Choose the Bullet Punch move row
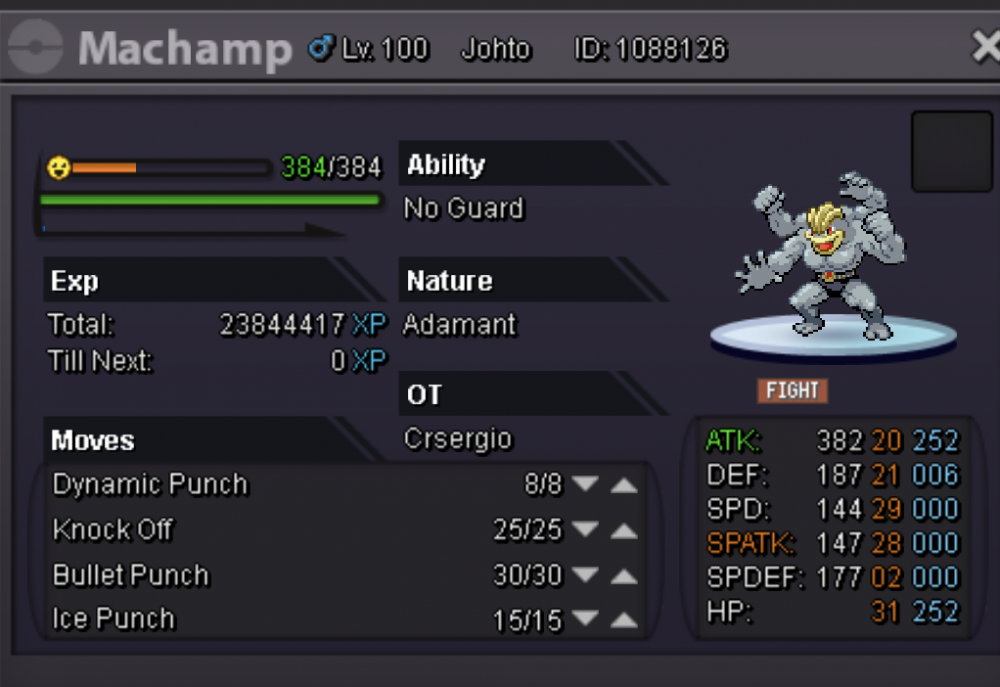The image size is (1000, 687). point(131,576)
